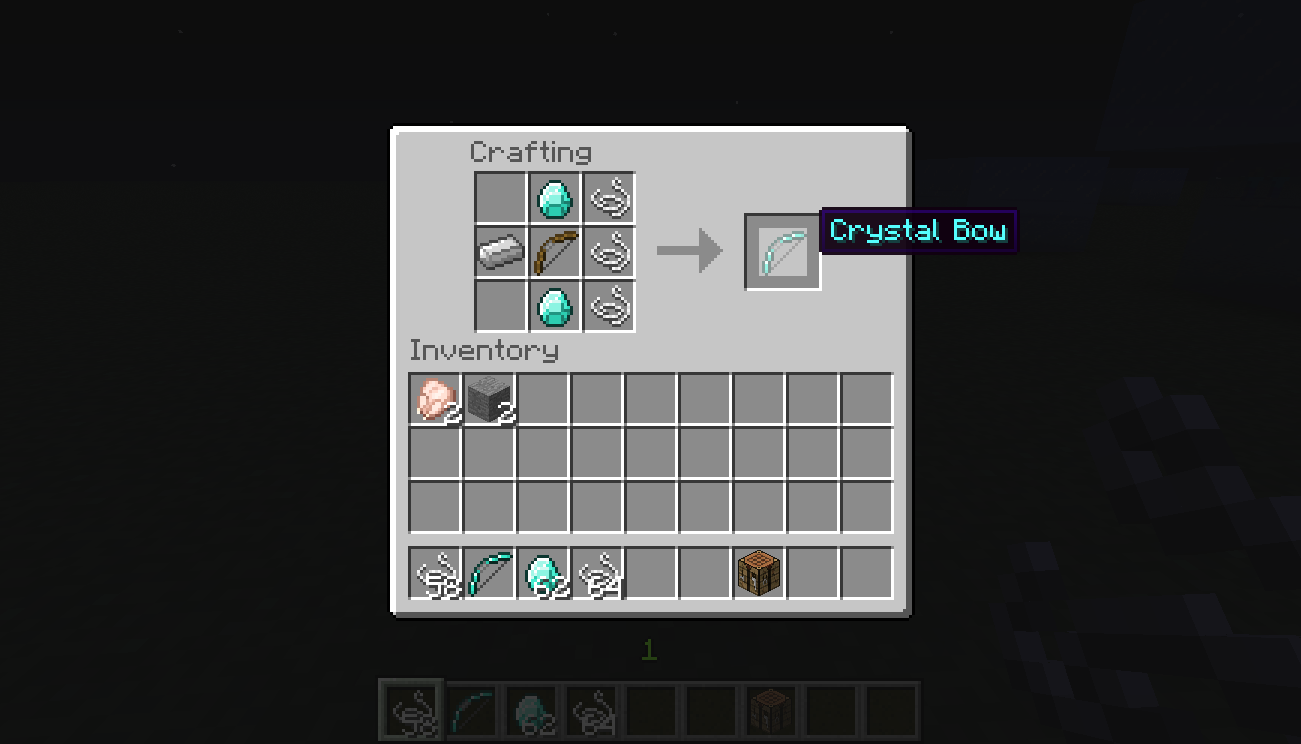Grab the wooden bow in the center crafting slot
The image size is (1301, 744).
[x=554, y=252]
